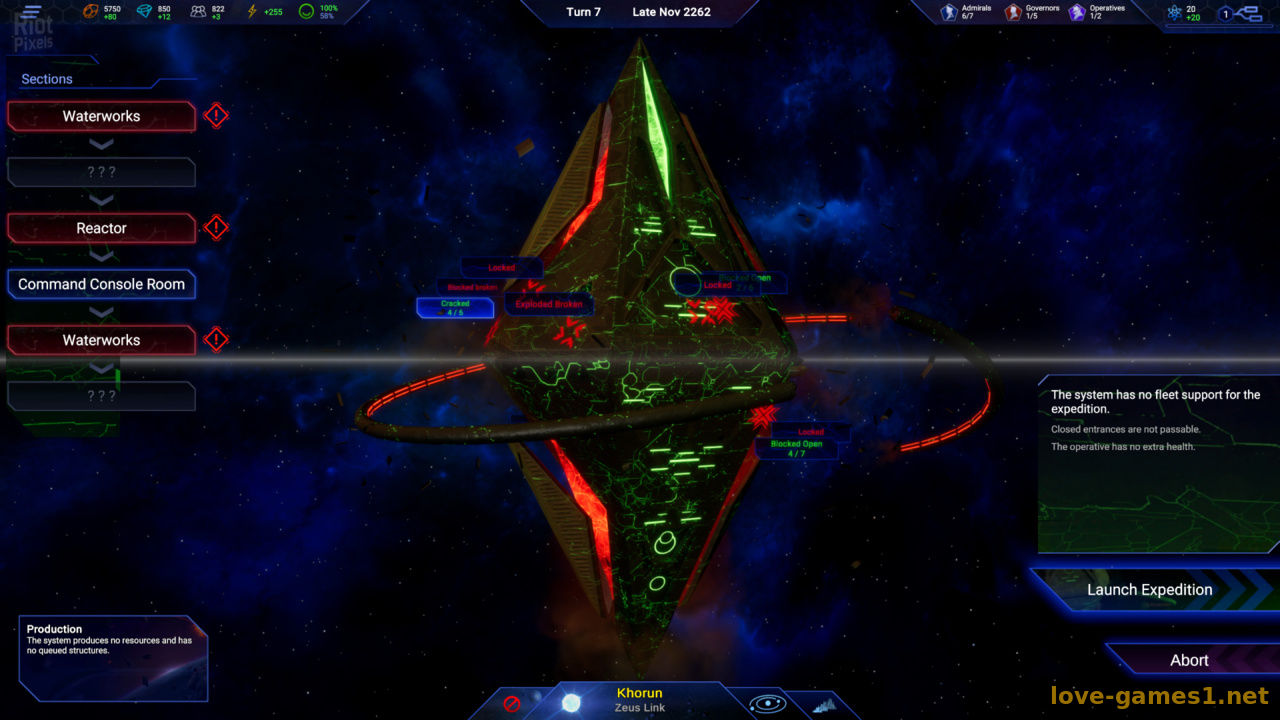The height and width of the screenshot is (720, 1280).
Task: Select the Reactor section
Action: pyautogui.click(x=101, y=228)
